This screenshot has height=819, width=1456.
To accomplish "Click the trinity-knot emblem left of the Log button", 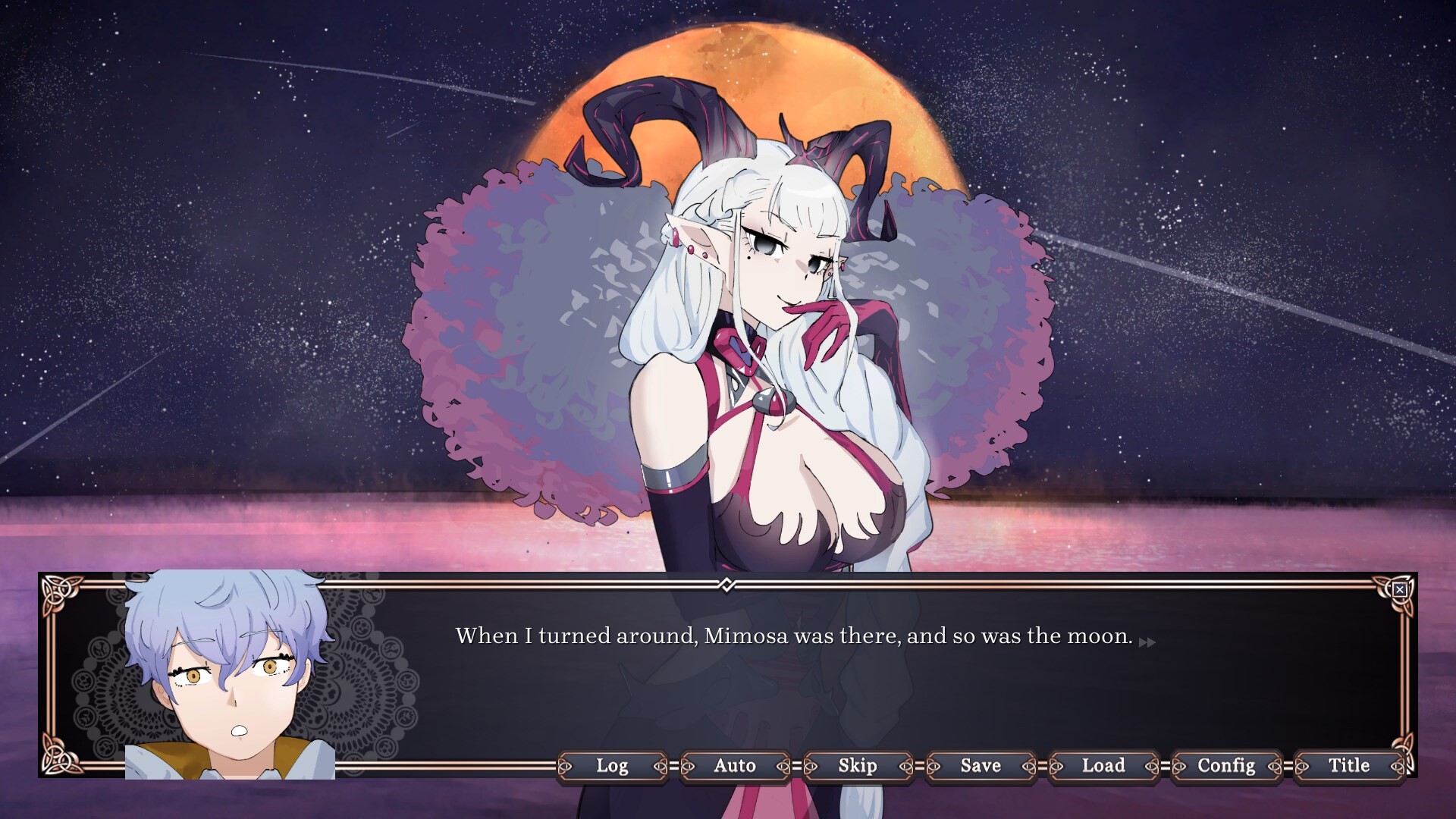I will (566, 766).
